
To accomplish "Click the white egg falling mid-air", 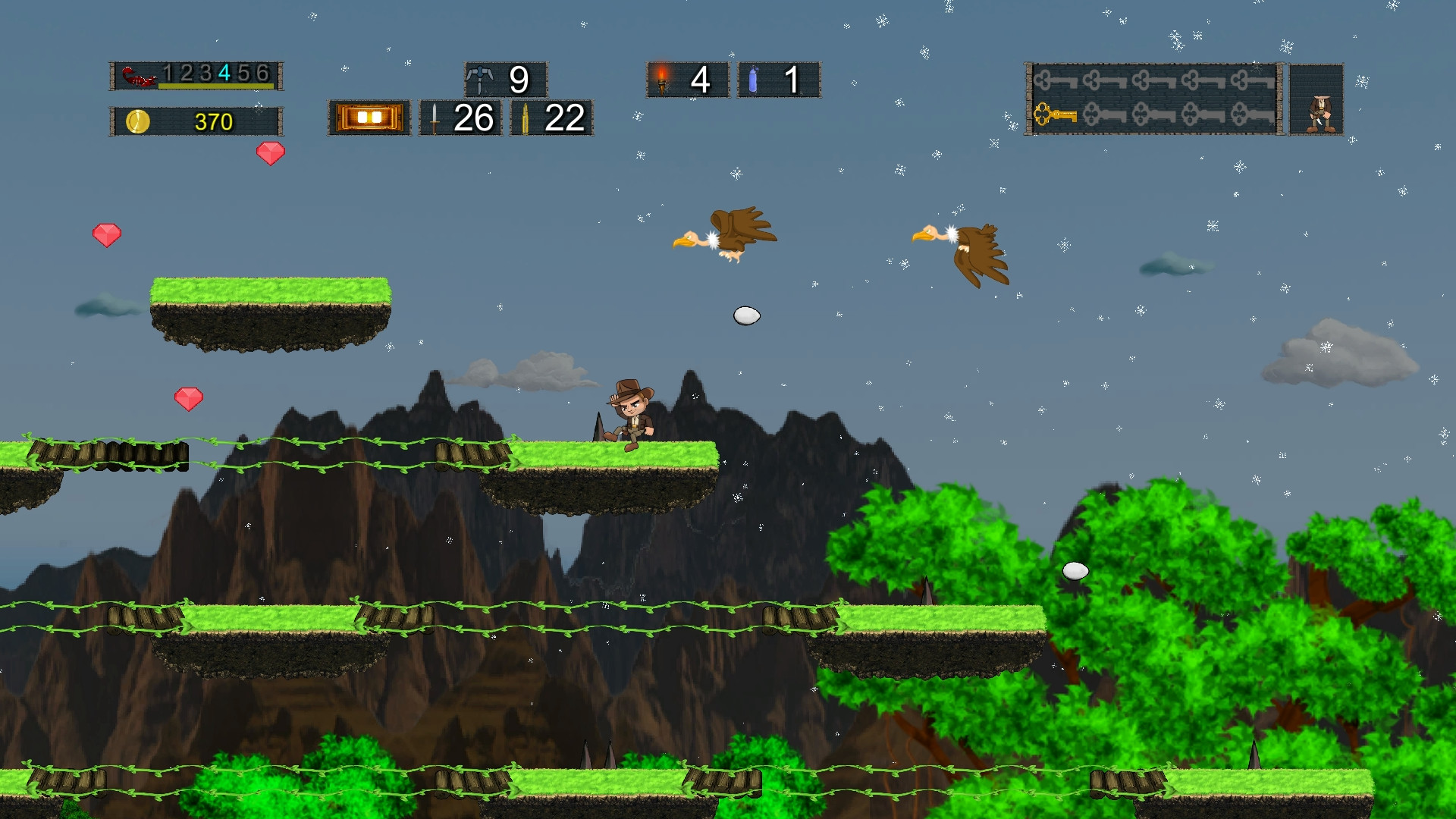I will [x=745, y=315].
